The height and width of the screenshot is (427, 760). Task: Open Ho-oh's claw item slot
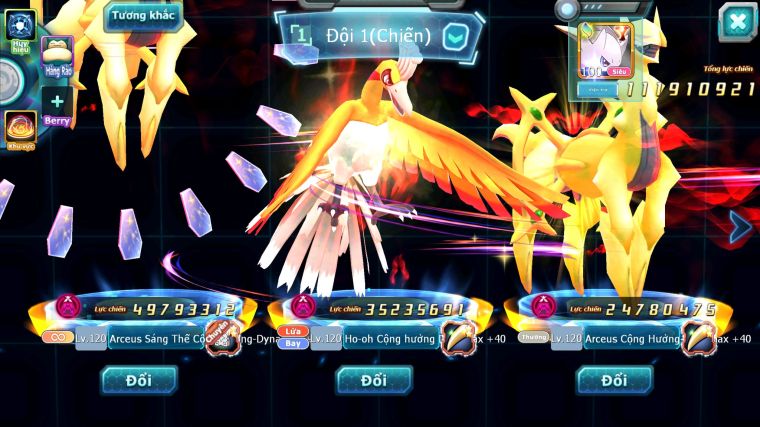click(458, 338)
